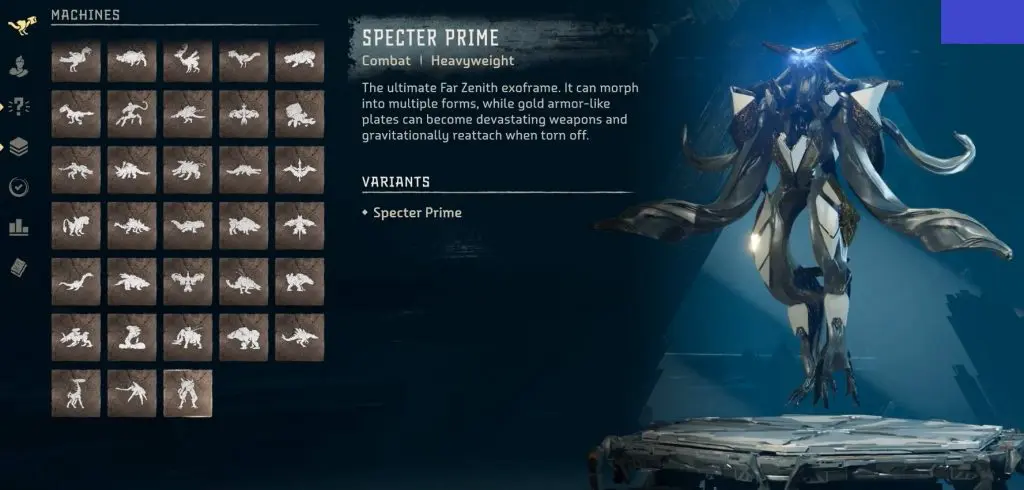Pick the crab machine carrying a crate

click(x=299, y=119)
